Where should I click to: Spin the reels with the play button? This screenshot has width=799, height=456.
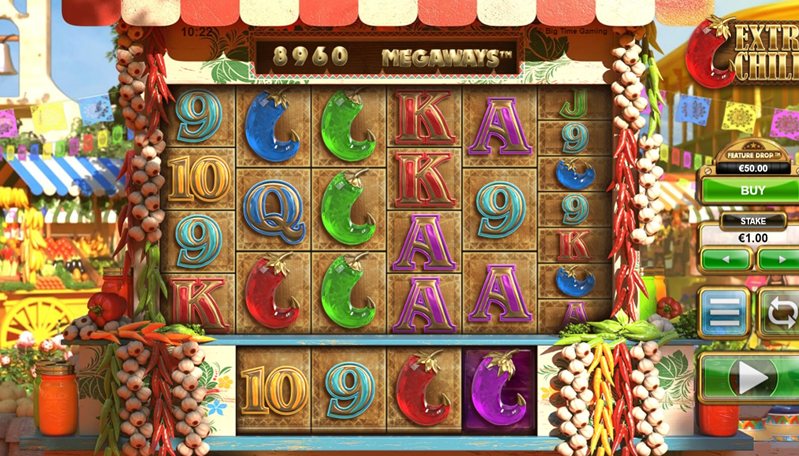coord(751,377)
